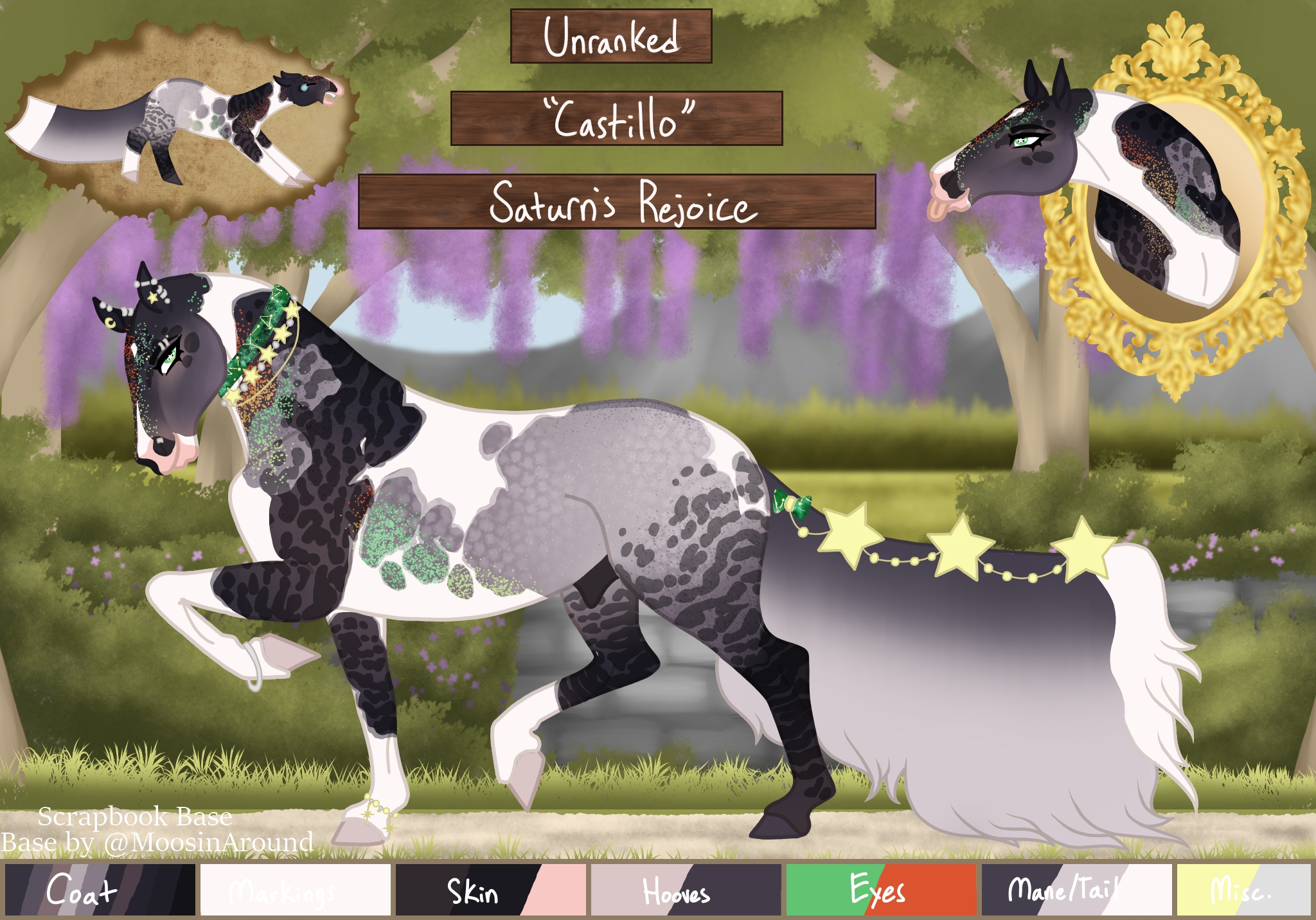
Task: Choose the Misc. color swatch
Action: click(x=1243, y=890)
